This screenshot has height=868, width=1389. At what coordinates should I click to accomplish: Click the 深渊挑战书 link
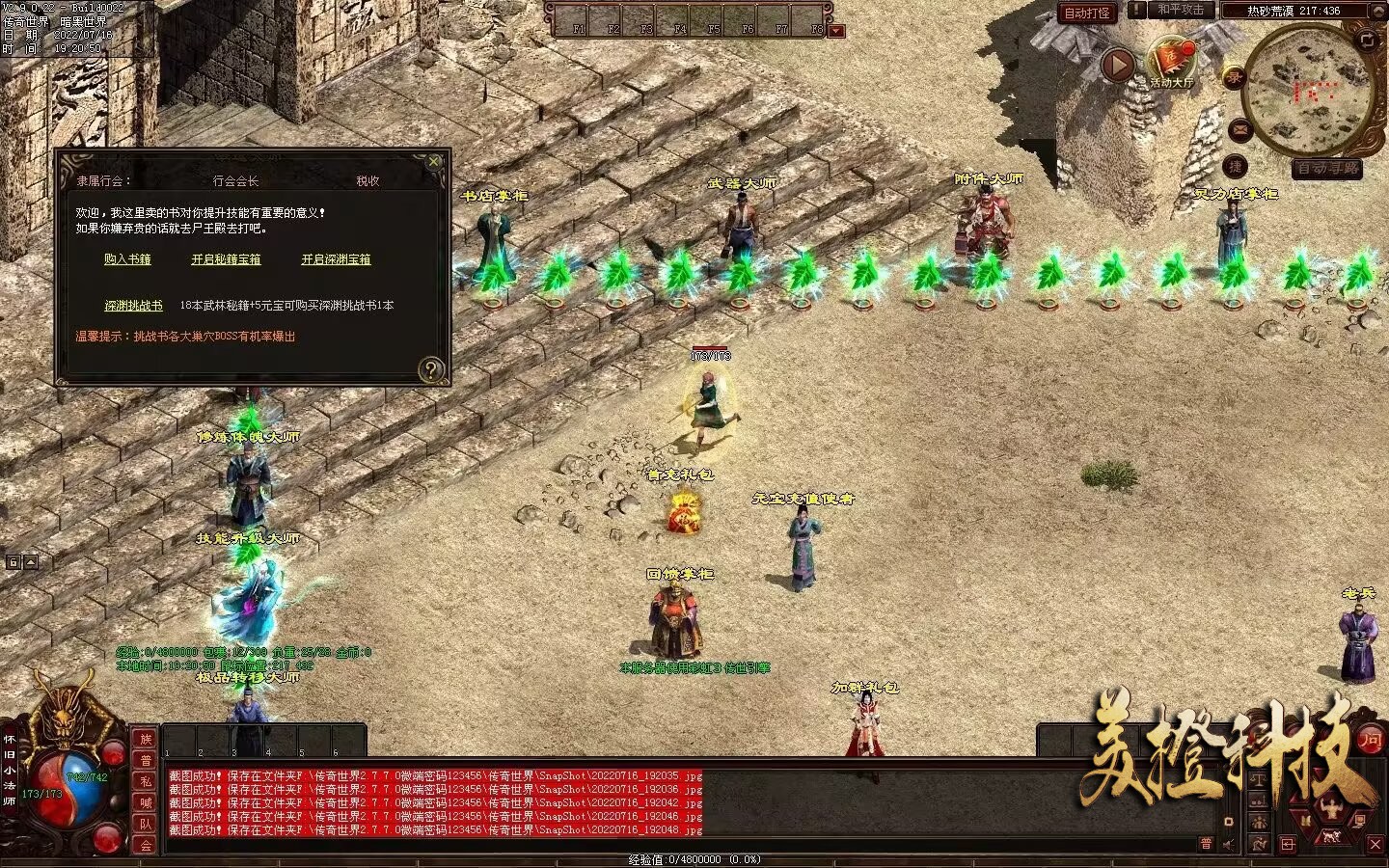133,306
